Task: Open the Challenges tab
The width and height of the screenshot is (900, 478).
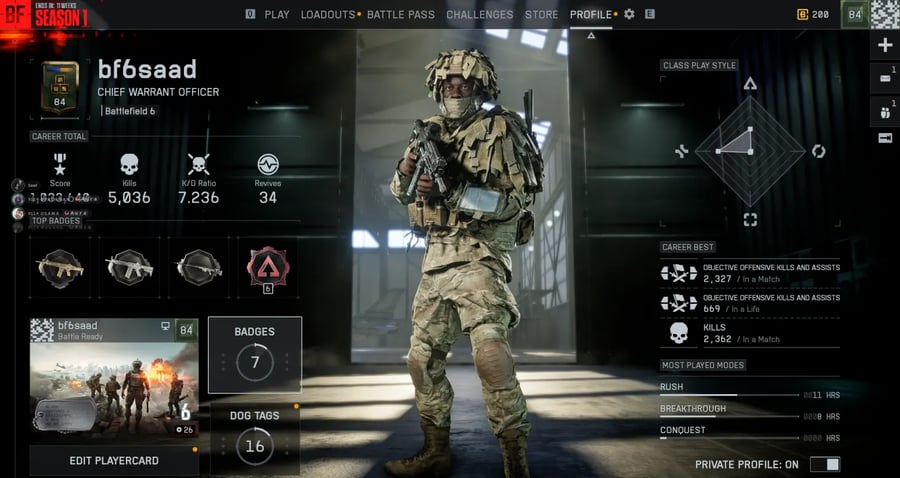Action: [x=480, y=15]
